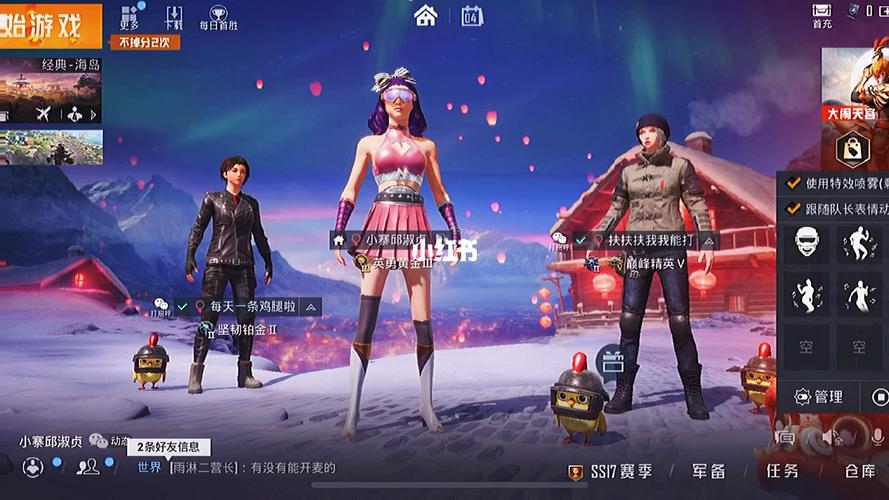889x500 pixels.
Task: Toggle the 使用特效喷雾 checkbox
Action: (x=794, y=183)
